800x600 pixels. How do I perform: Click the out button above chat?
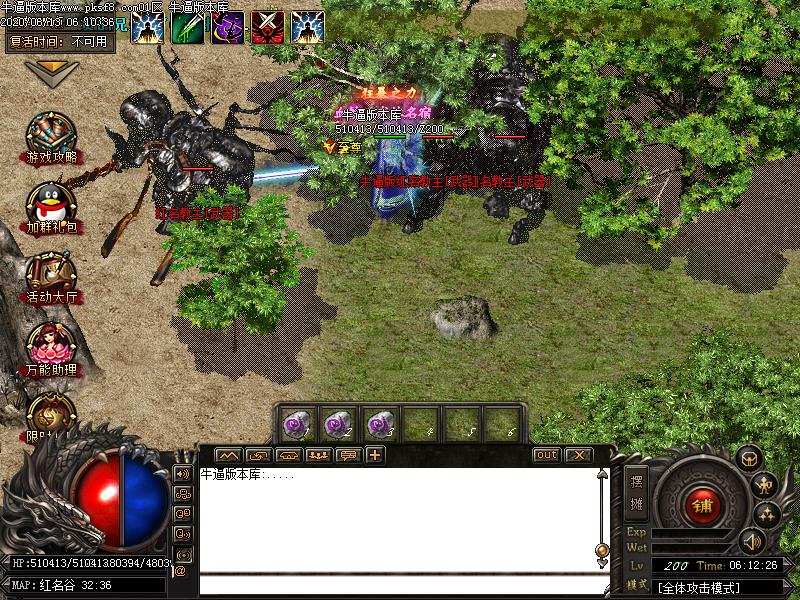(546, 455)
